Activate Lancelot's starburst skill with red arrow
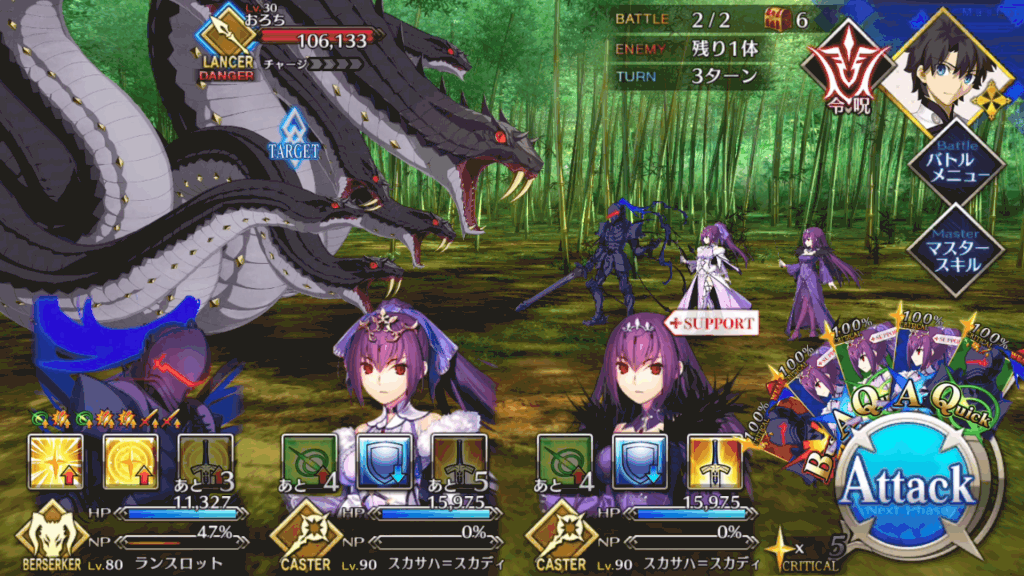 tap(55, 461)
